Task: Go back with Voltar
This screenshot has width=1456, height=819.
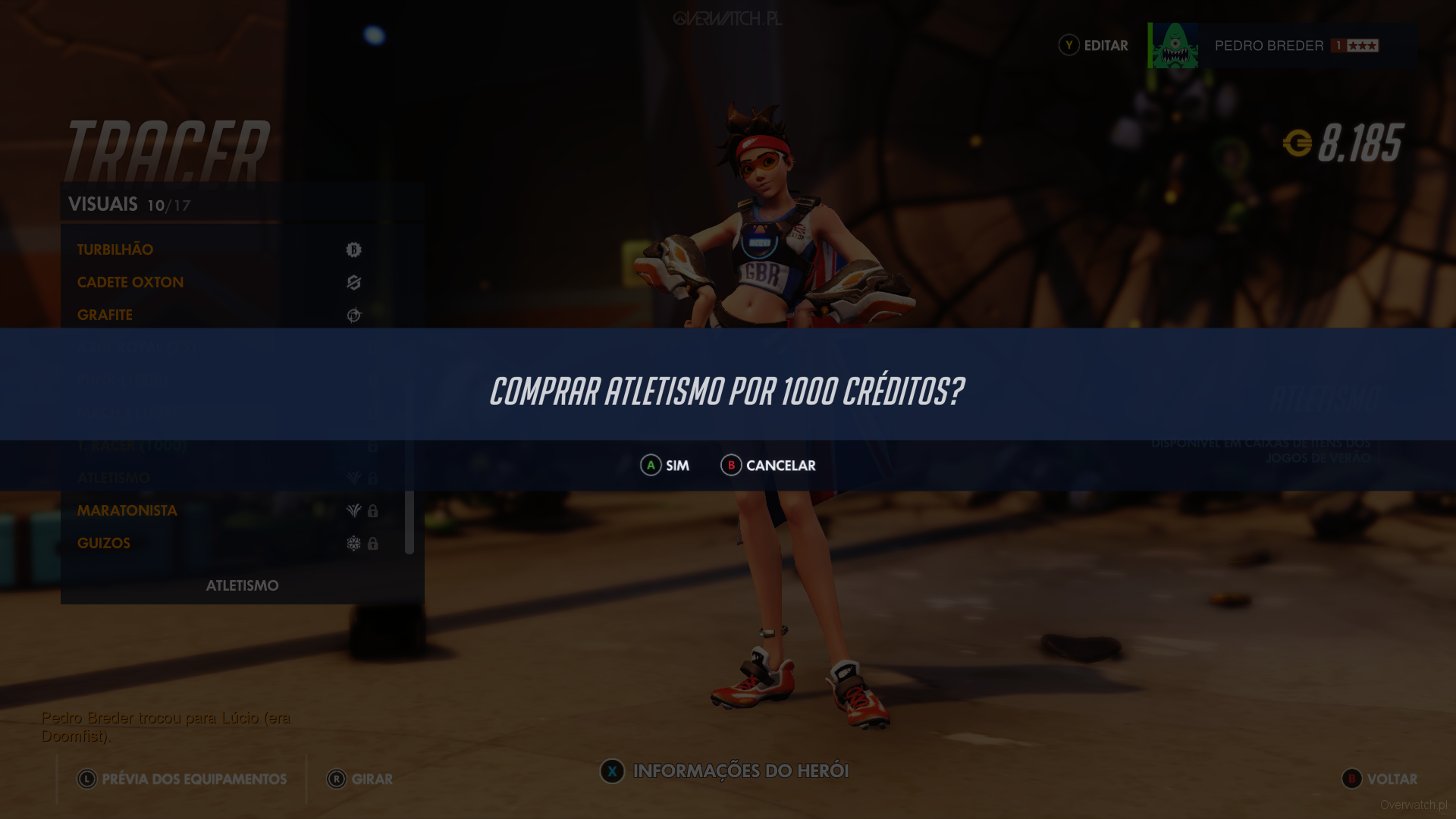Action: click(x=1379, y=779)
